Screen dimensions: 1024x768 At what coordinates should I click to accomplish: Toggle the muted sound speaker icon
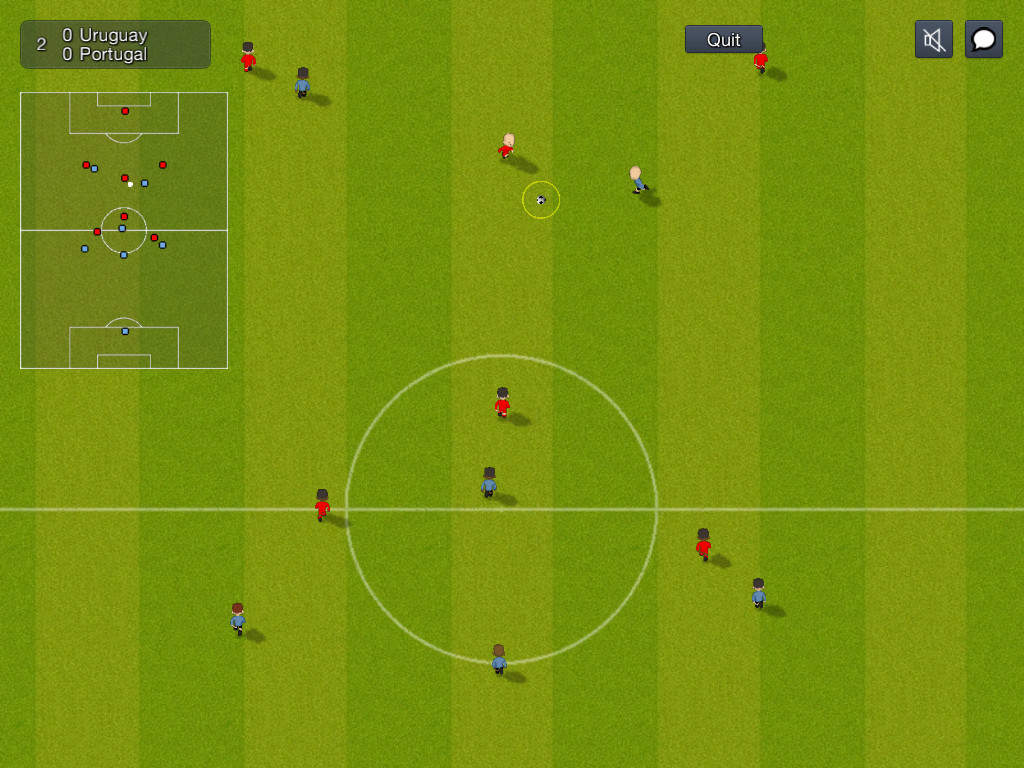(933, 39)
